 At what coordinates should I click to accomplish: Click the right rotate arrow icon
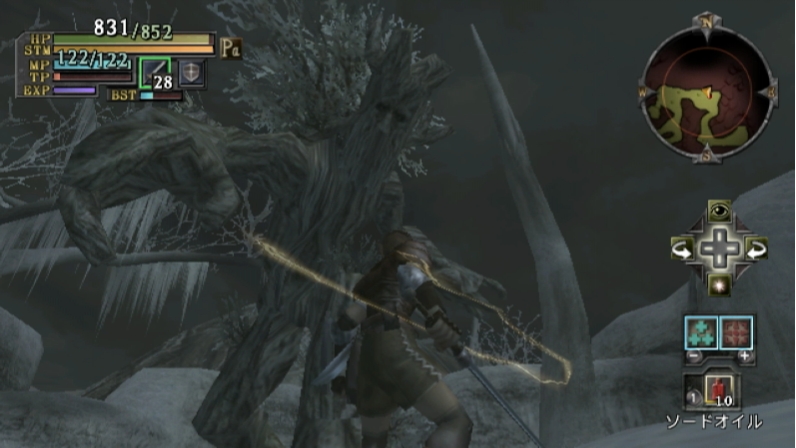pos(755,247)
